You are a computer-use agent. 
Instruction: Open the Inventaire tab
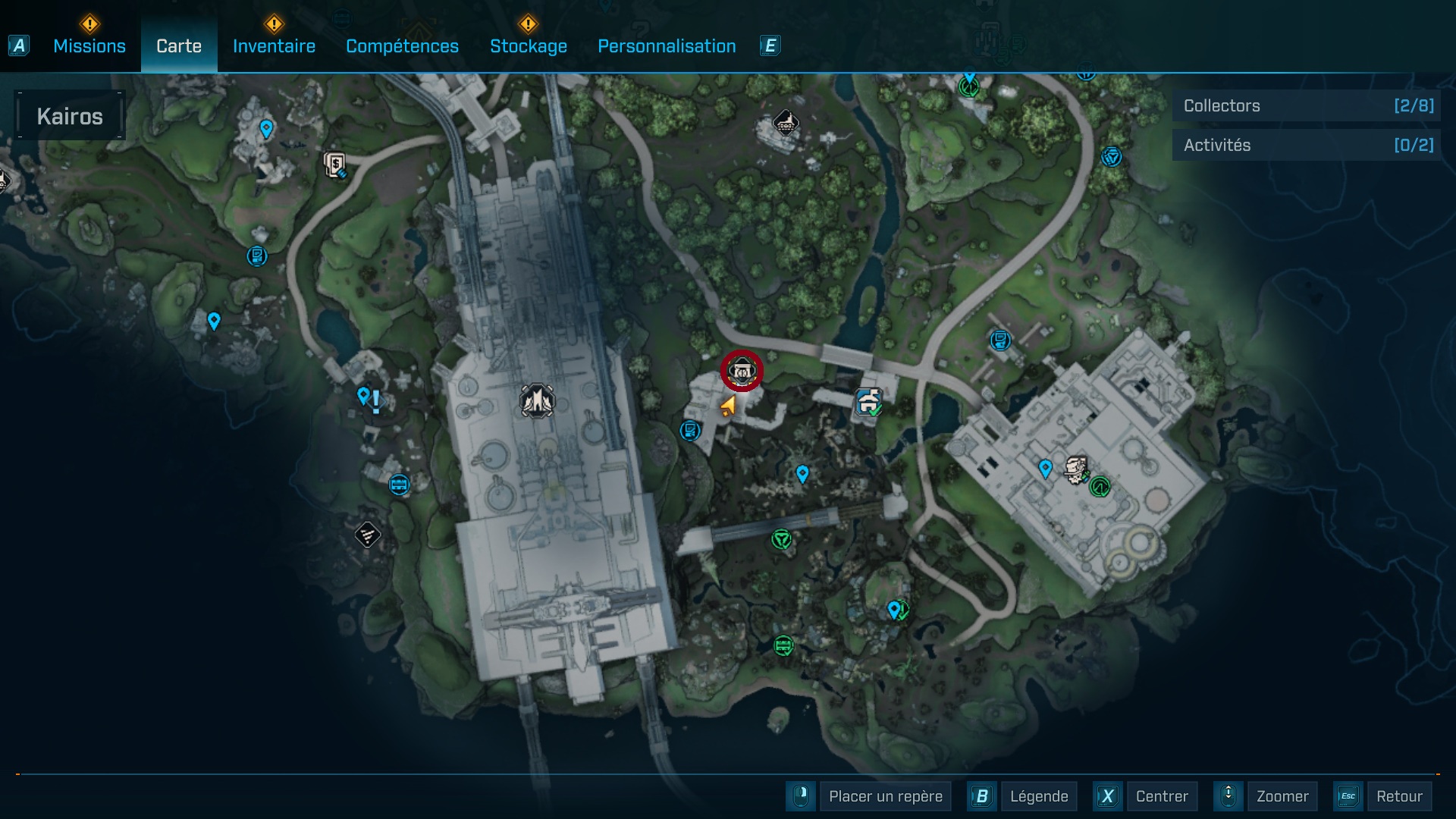pos(274,46)
